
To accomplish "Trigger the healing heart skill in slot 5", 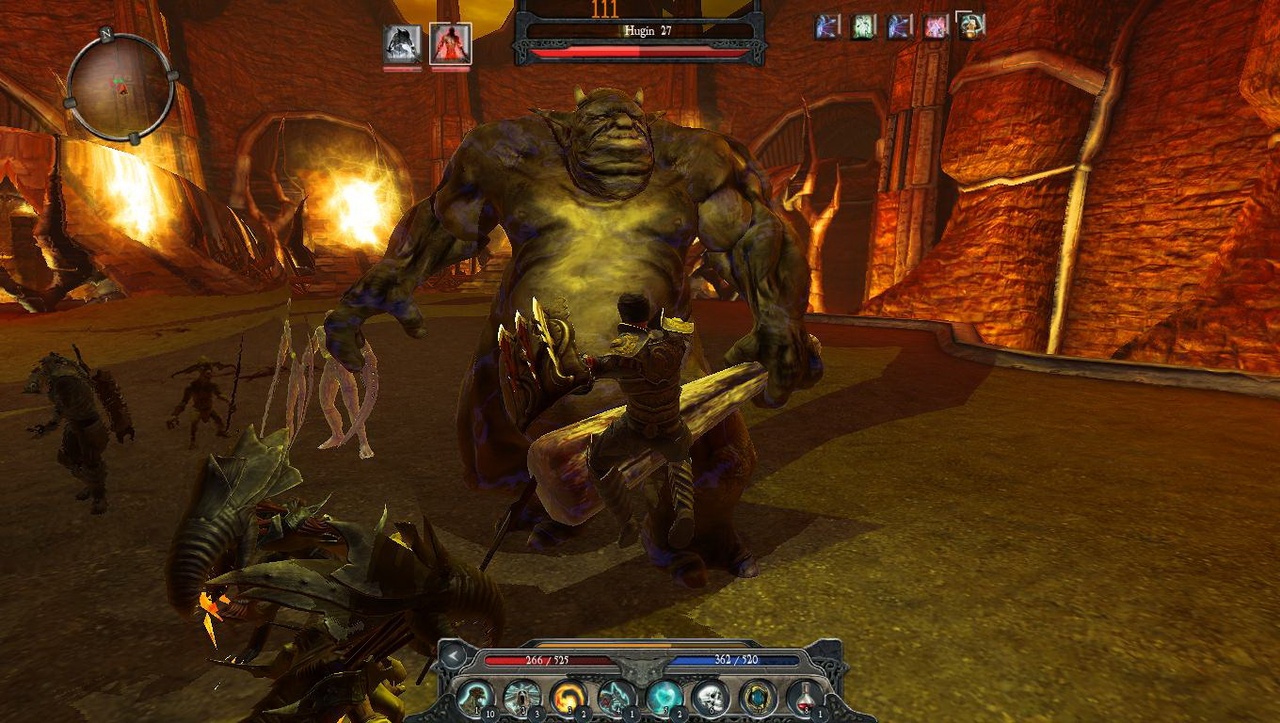I will [662, 697].
